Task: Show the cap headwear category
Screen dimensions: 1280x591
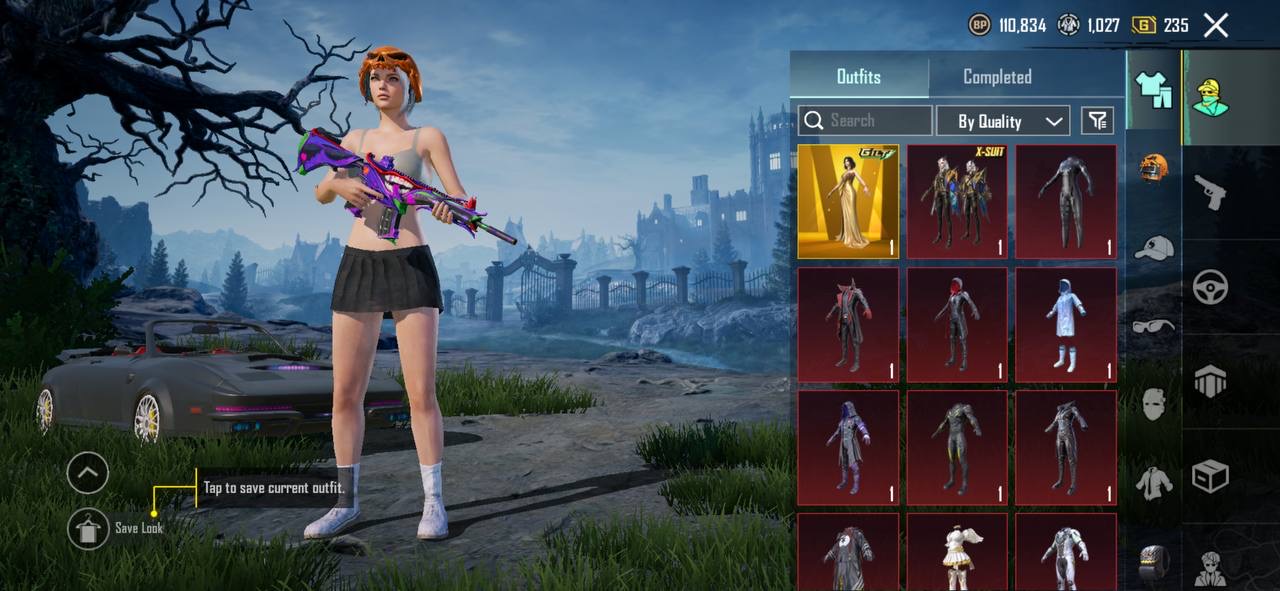Action: (x=1154, y=247)
